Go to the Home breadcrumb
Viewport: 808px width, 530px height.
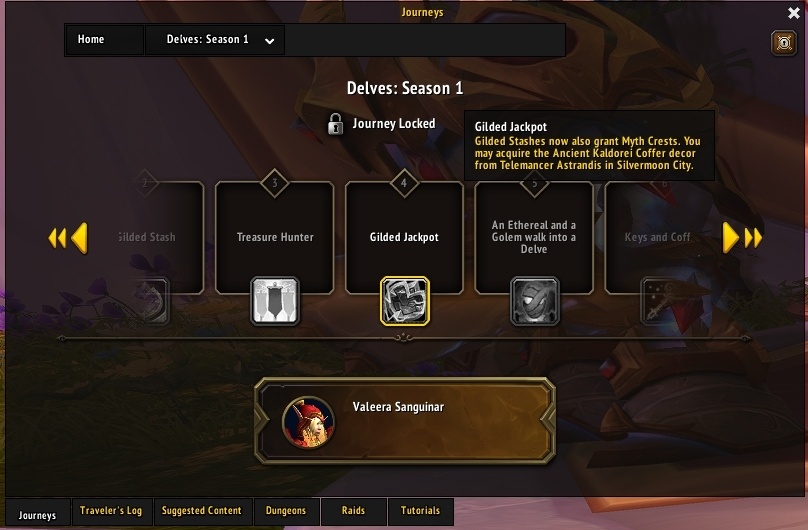91,40
